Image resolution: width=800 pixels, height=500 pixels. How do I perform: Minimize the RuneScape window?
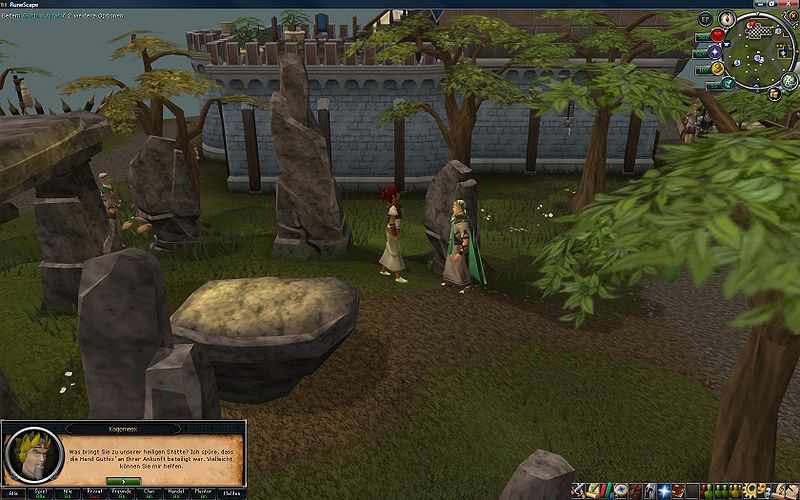[758, 5]
